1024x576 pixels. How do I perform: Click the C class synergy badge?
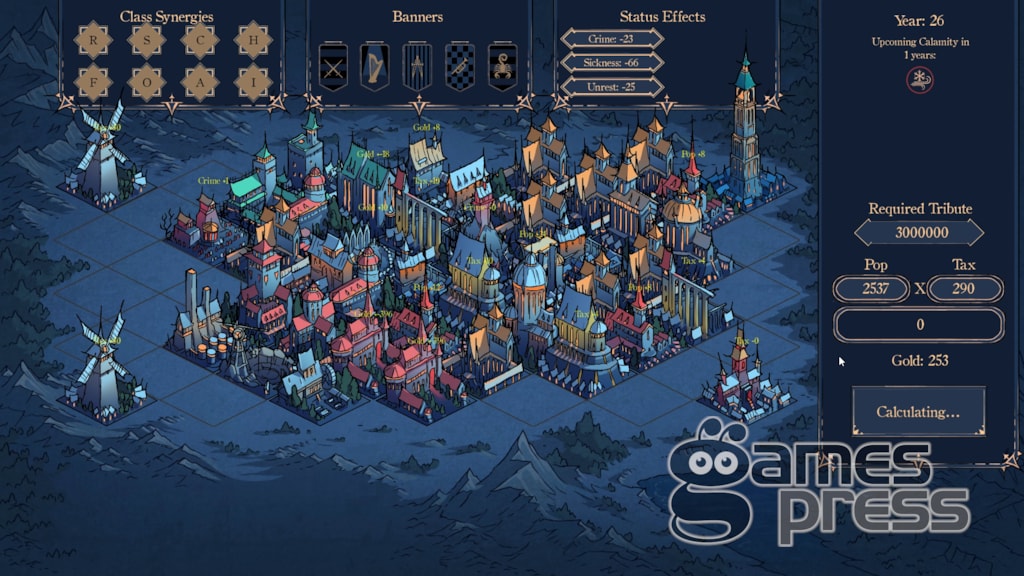click(x=200, y=40)
